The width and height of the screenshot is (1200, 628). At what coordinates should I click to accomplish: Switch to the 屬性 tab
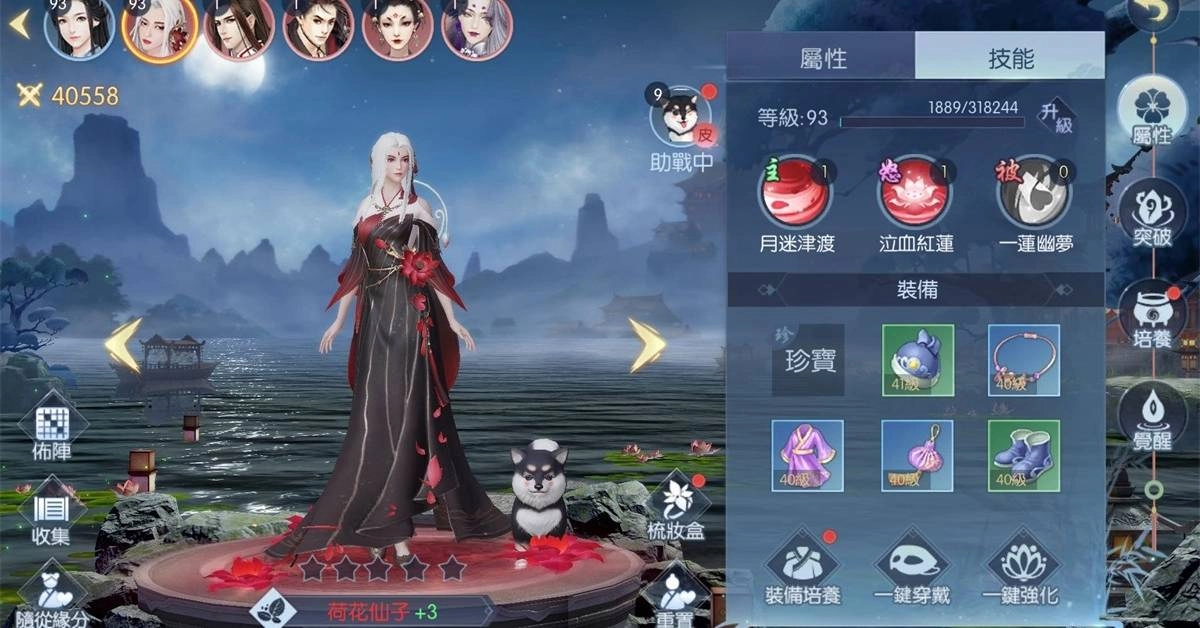(822, 57)
